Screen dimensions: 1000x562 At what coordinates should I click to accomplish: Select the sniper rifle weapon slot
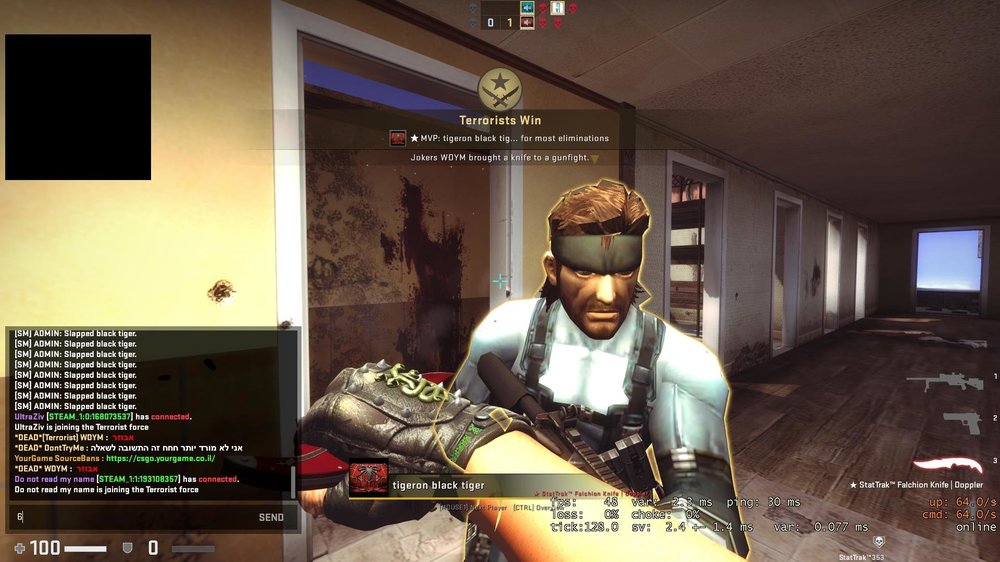(946, 382)
